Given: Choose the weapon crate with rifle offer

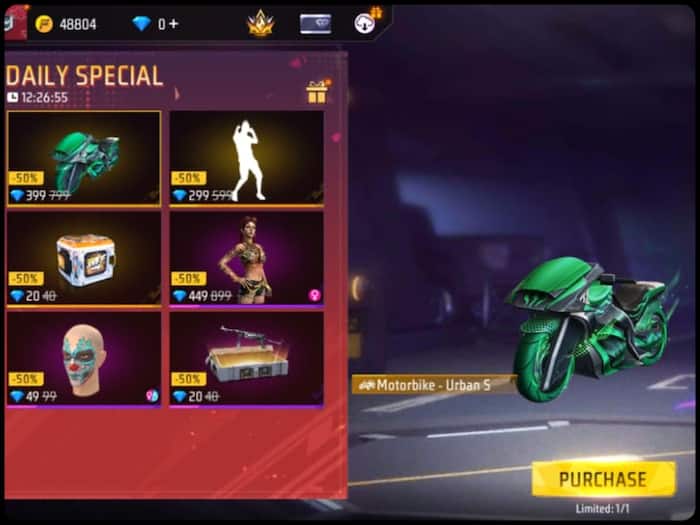Looking at the screenshot, I should (246, 358).
